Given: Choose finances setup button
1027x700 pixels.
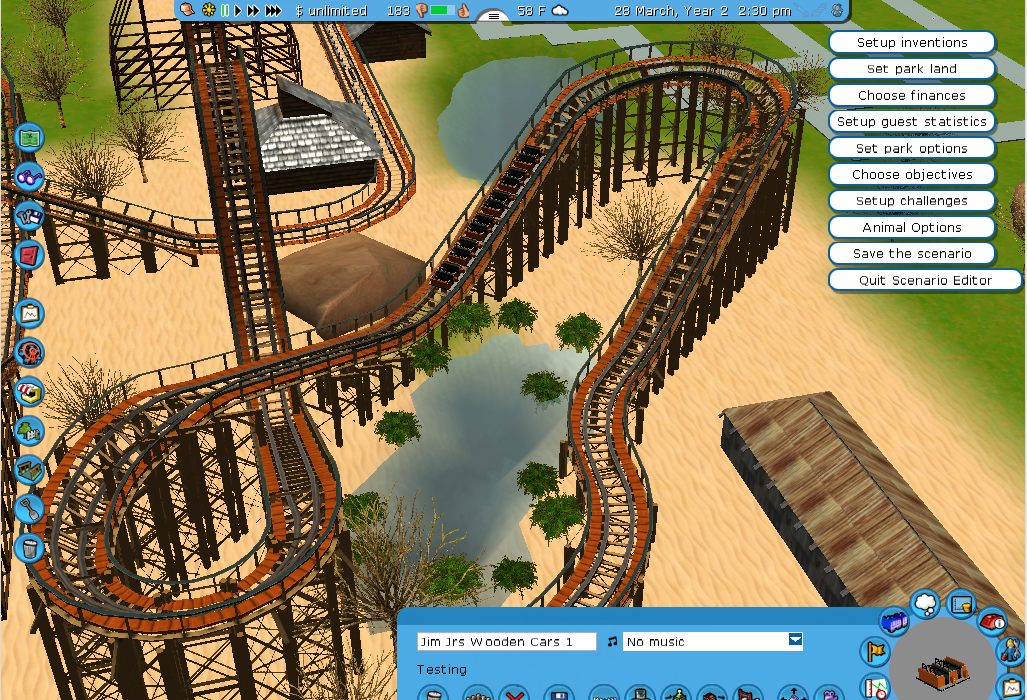Looking at the screenshot, I should pyautogui.click(x=911, y=96).
